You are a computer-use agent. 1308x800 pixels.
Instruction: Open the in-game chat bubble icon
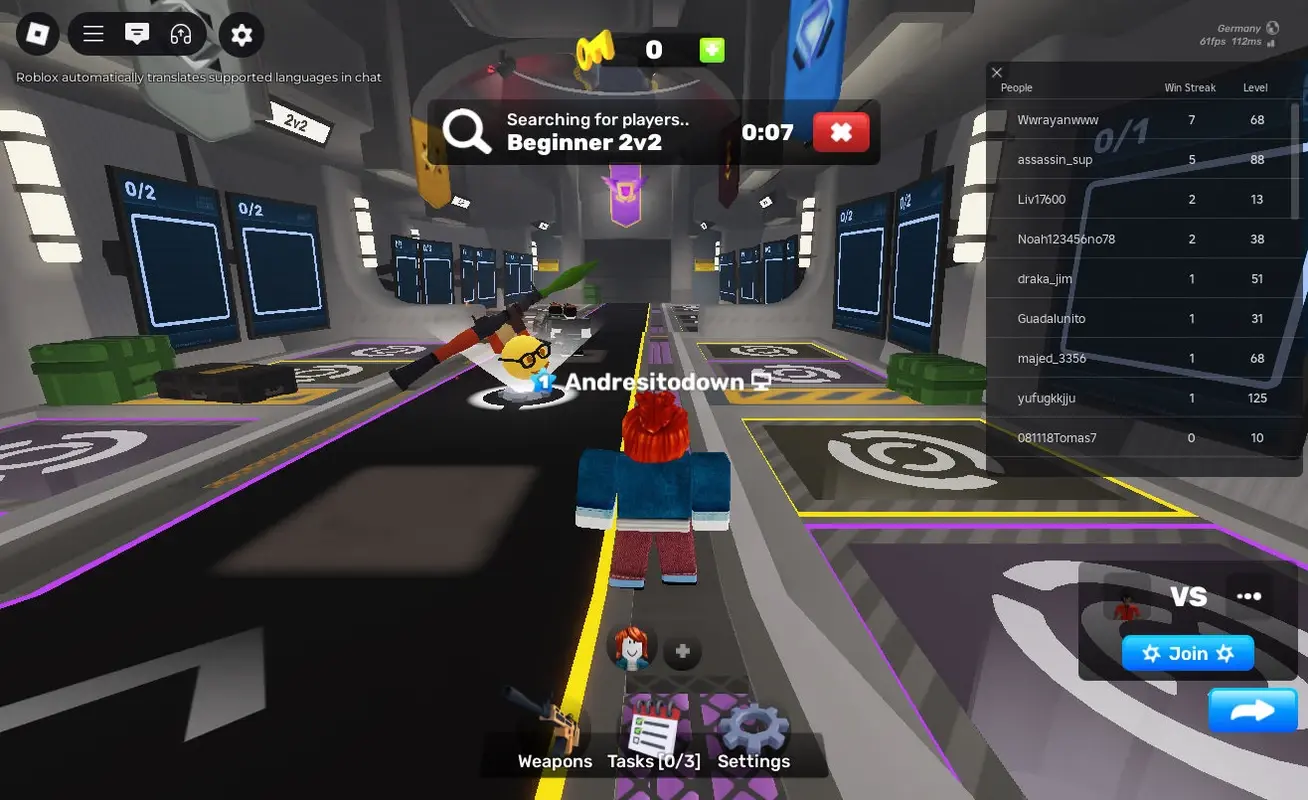(x=137, y=33)
